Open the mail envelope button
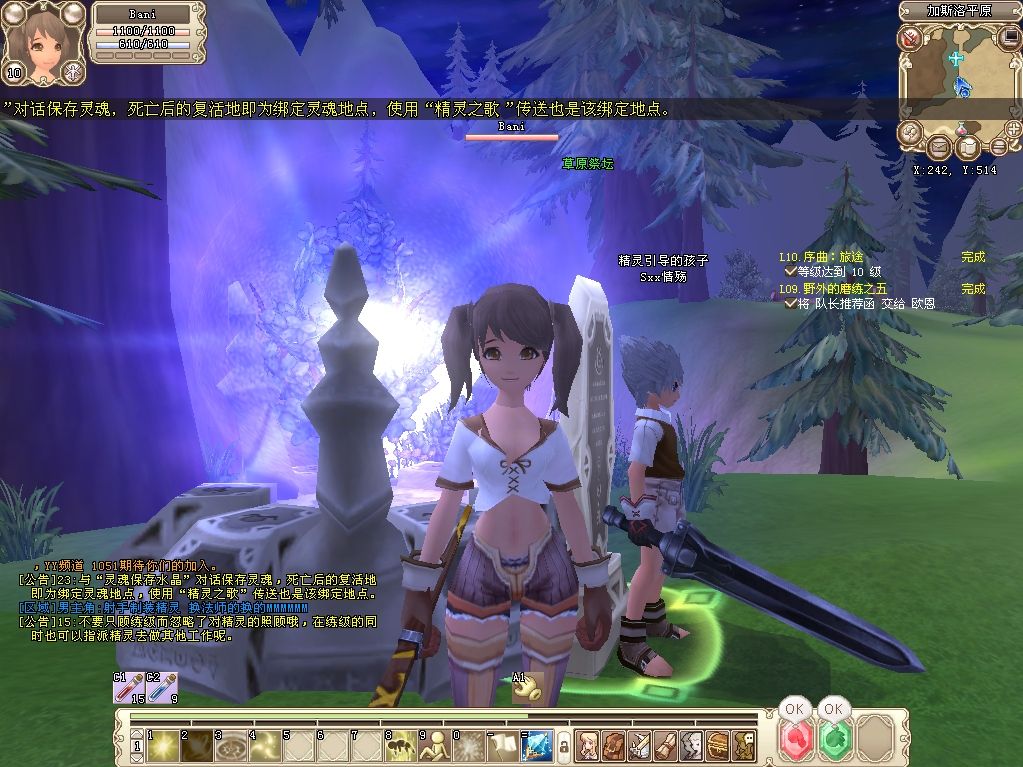The width and height of the screenshot is (1023, 767). [939, 148]
